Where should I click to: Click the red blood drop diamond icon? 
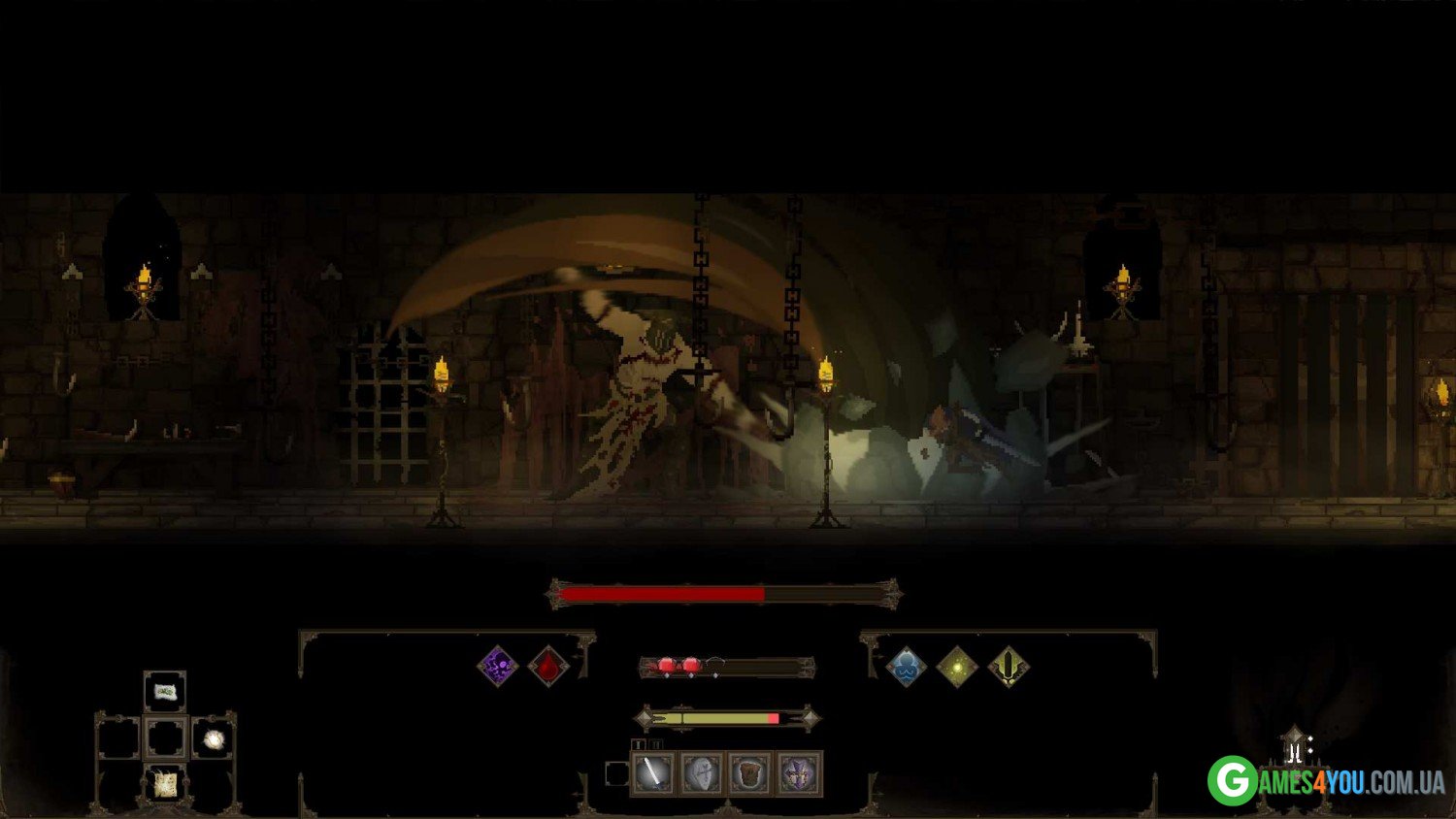548,666
